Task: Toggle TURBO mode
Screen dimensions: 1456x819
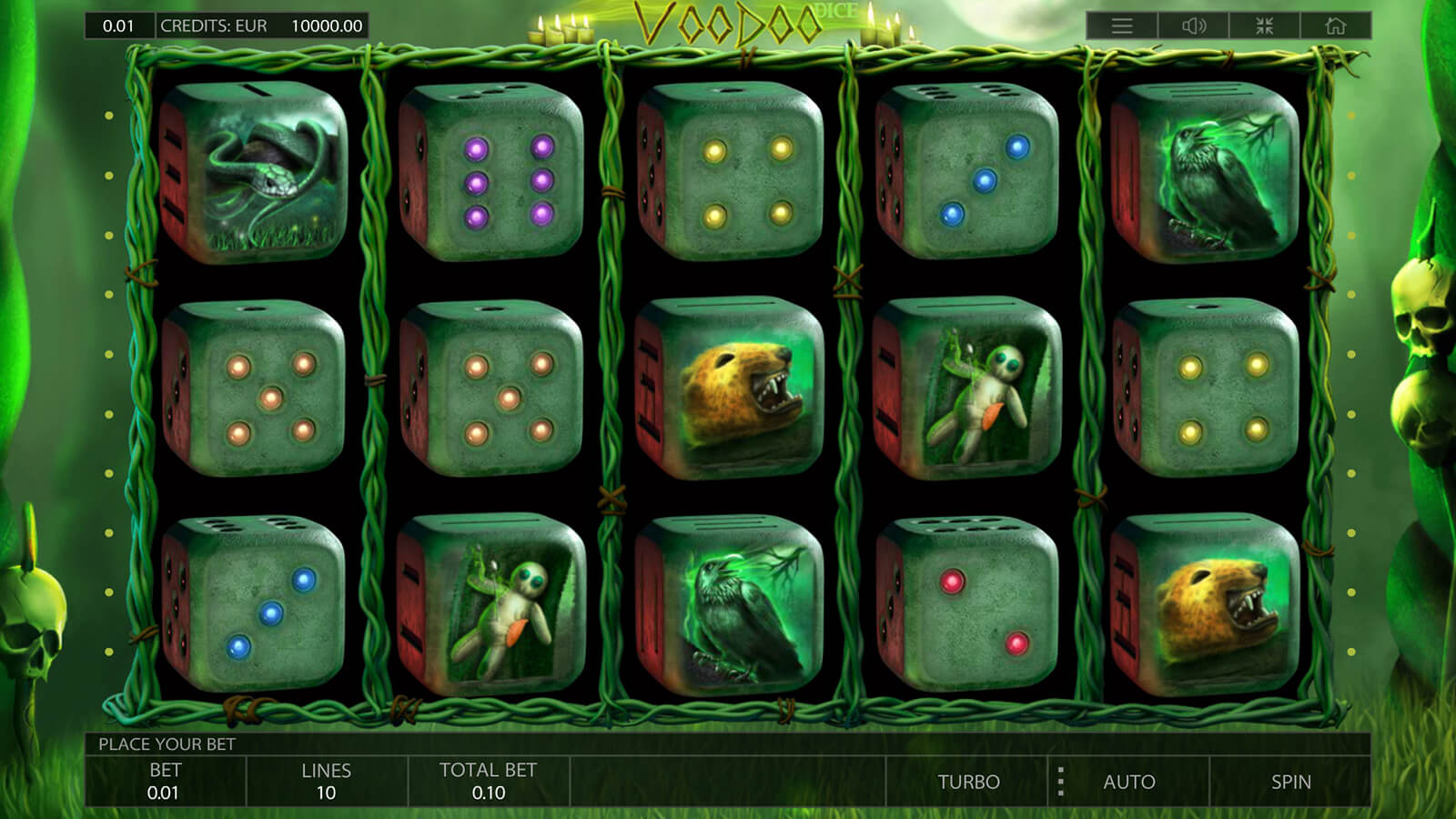Action: (x=968, y=782)
